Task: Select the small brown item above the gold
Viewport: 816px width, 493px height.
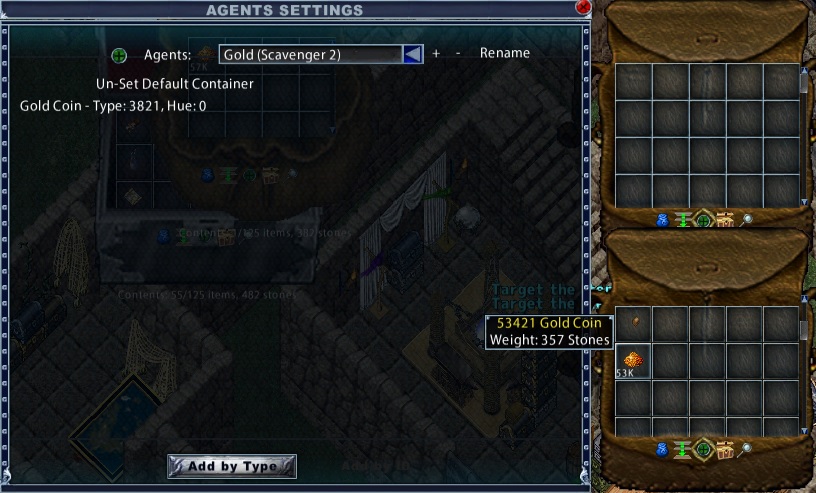Action: pos(634,321)
